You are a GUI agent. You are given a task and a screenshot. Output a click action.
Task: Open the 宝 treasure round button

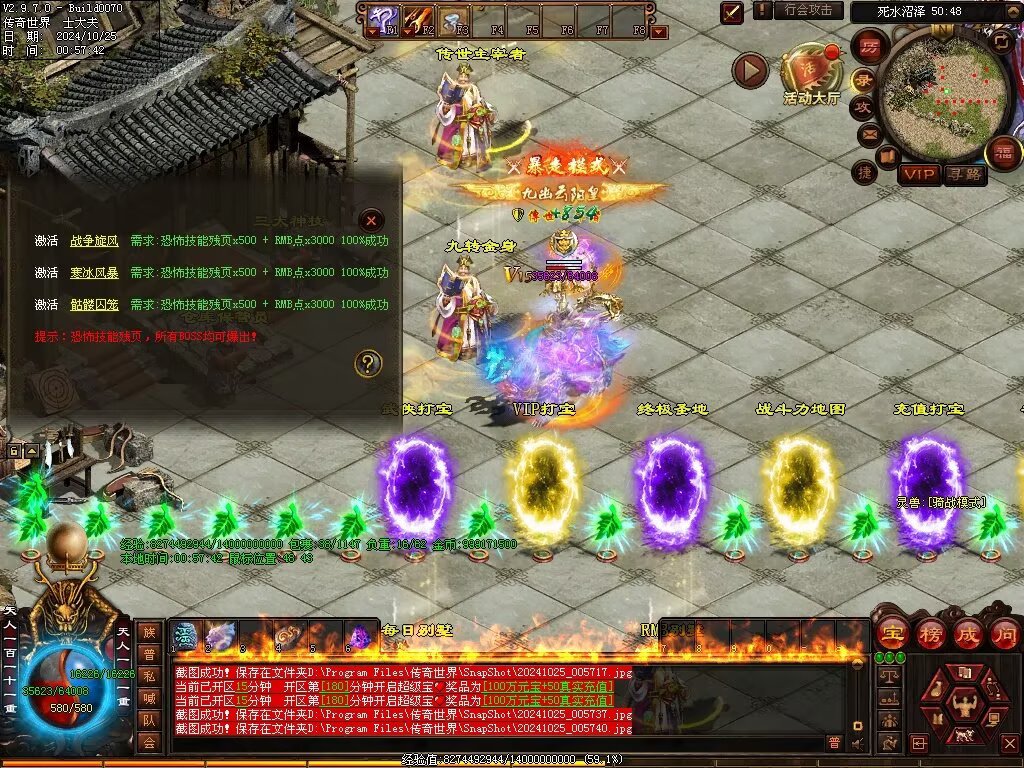892,633
